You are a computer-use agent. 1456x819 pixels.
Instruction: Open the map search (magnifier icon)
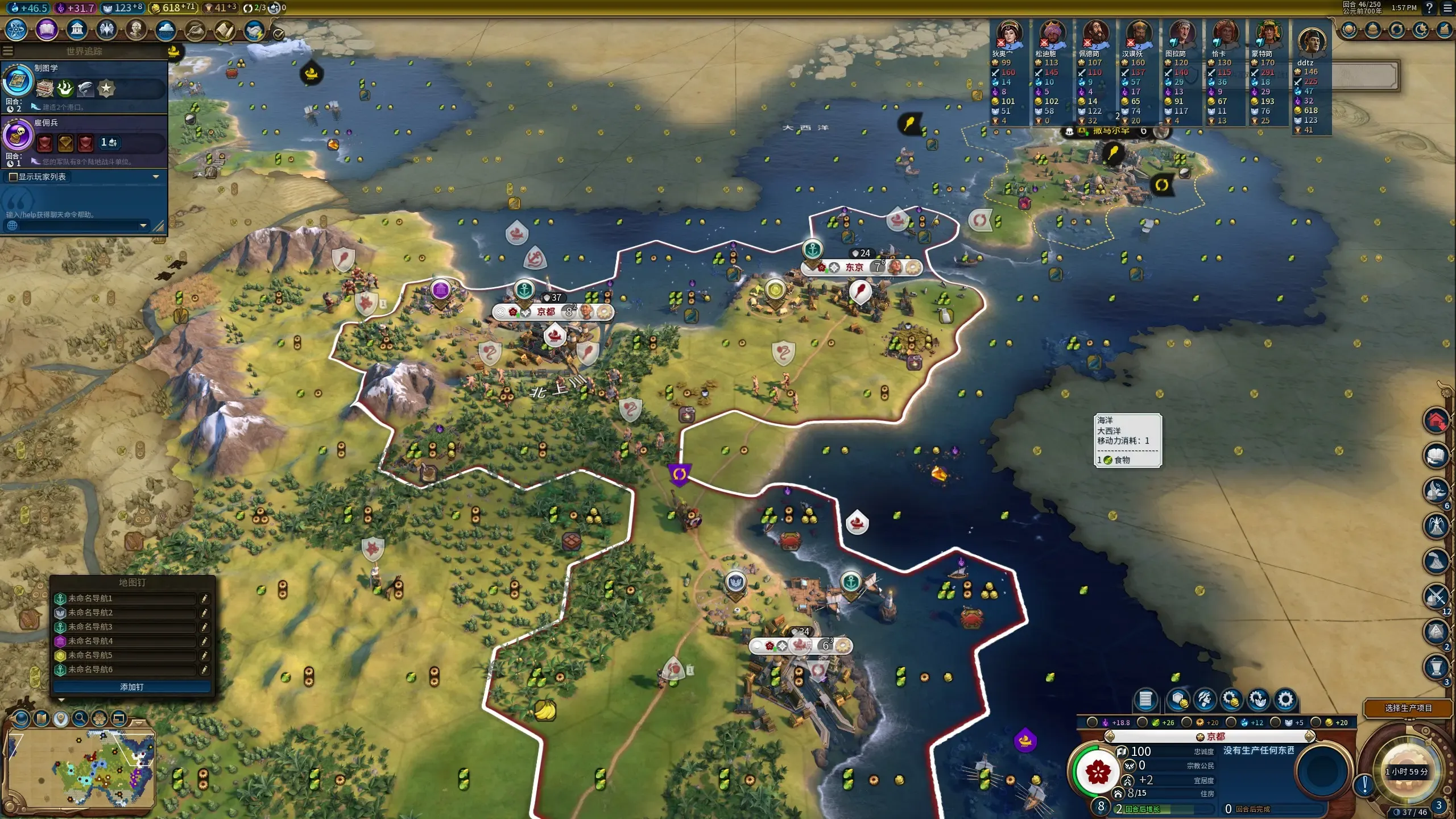tap(80, 718)
